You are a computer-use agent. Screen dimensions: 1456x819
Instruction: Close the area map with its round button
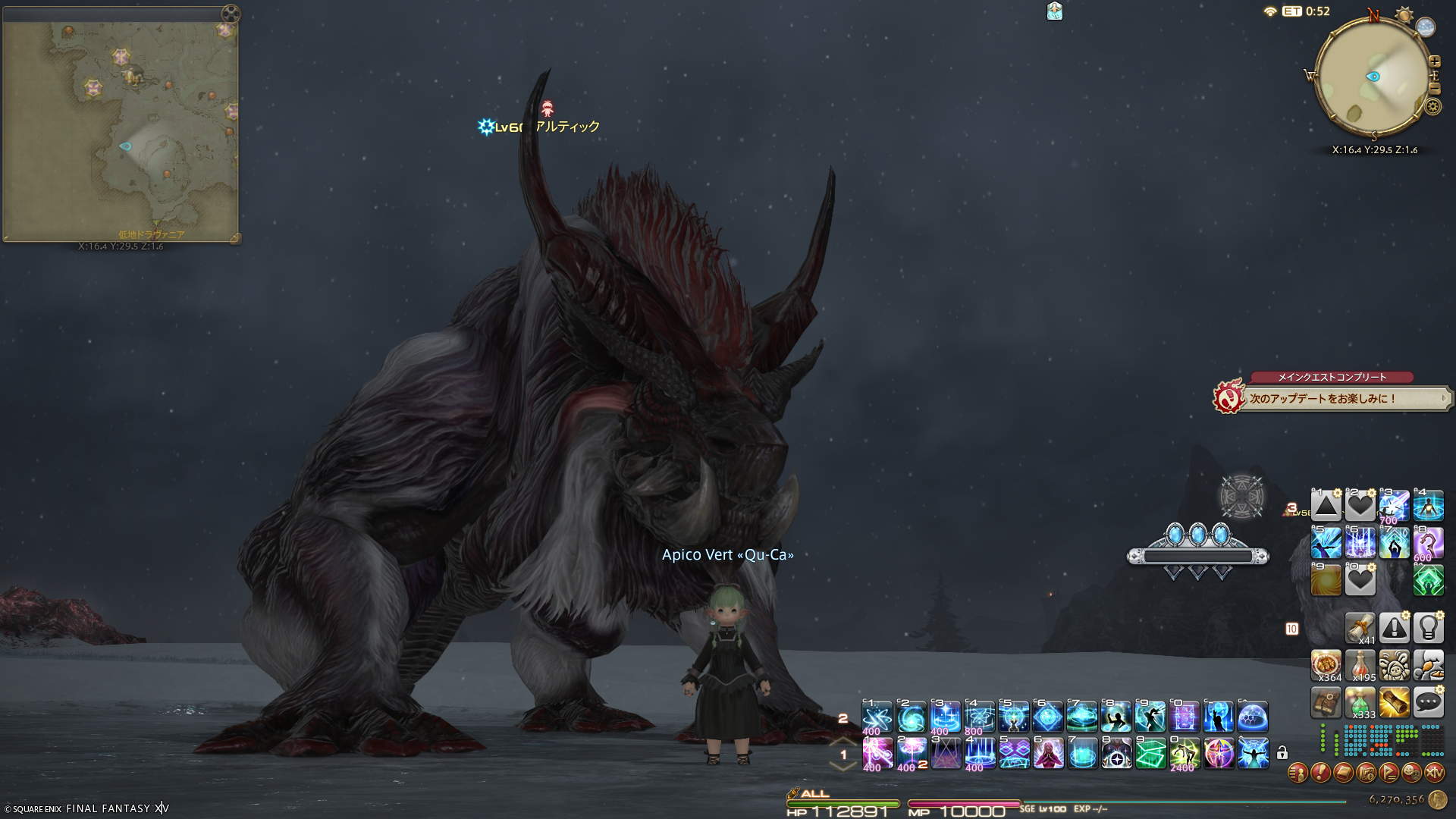coord(231,14)
